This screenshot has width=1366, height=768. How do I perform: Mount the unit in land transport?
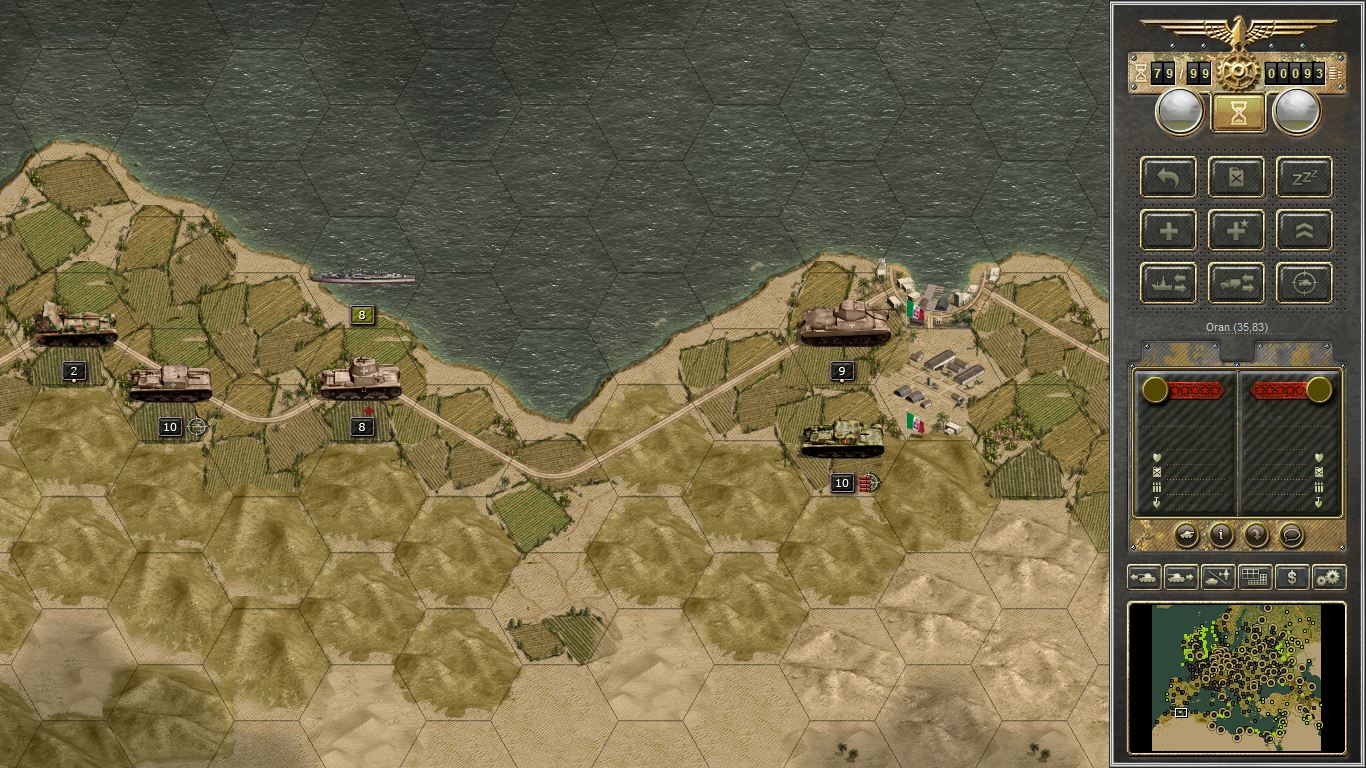[1236, 283]
